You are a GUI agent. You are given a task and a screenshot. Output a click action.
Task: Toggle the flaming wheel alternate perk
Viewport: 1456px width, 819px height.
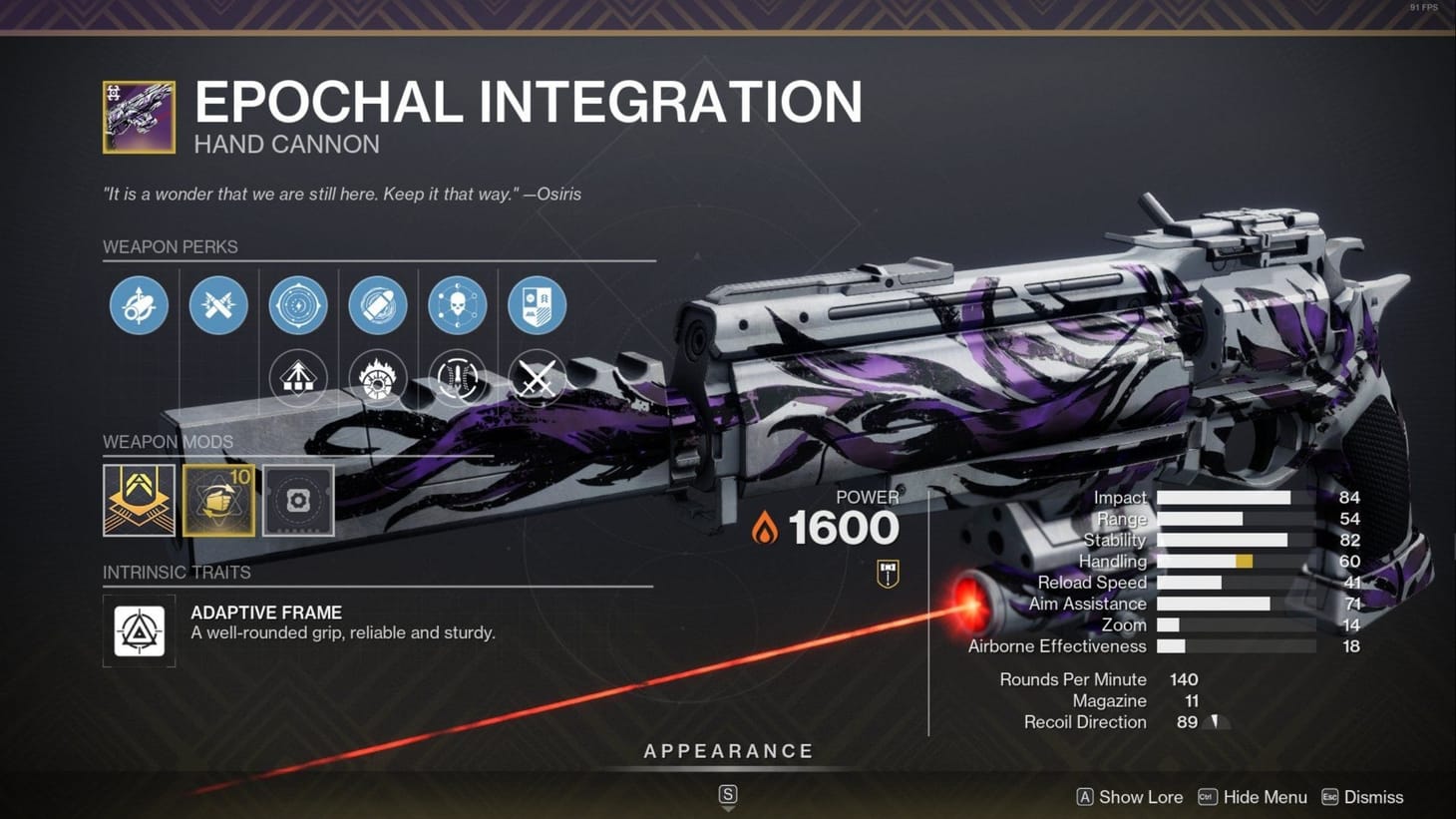378,379
